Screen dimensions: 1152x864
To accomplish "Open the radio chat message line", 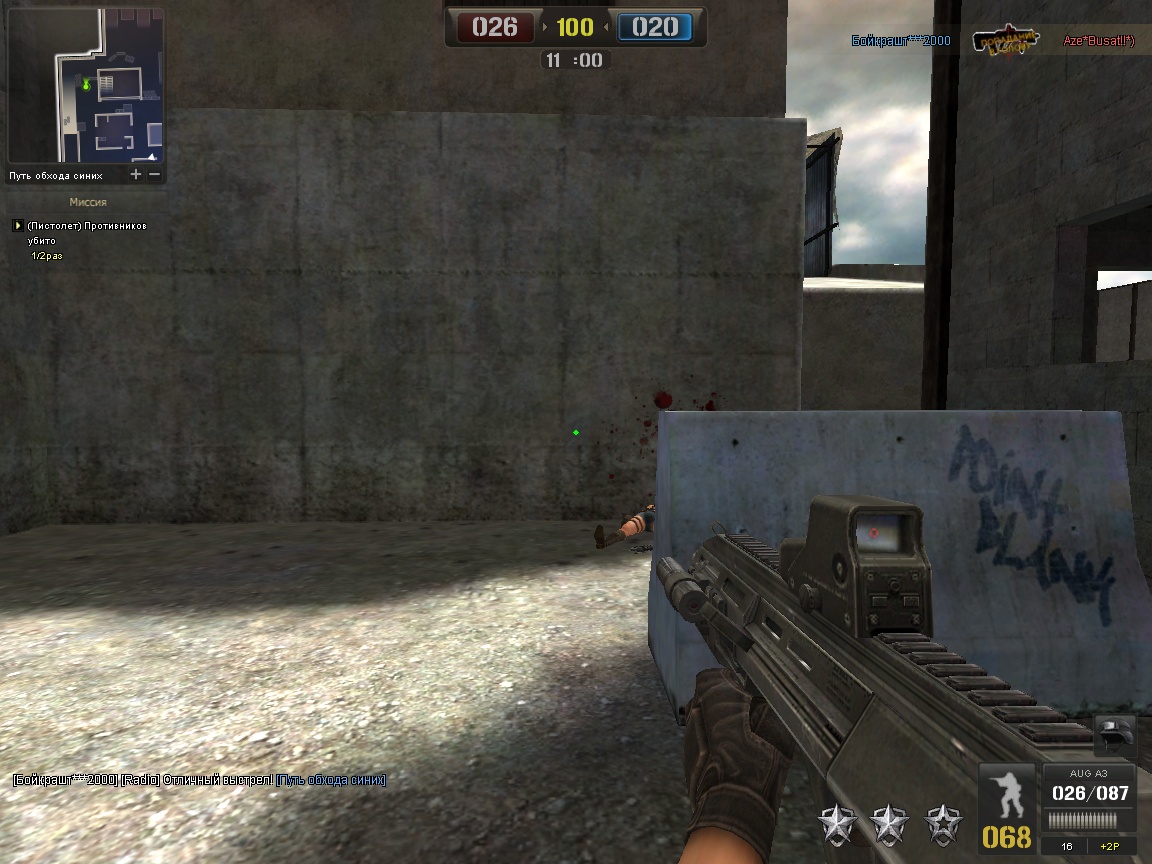I will point(199,780).
